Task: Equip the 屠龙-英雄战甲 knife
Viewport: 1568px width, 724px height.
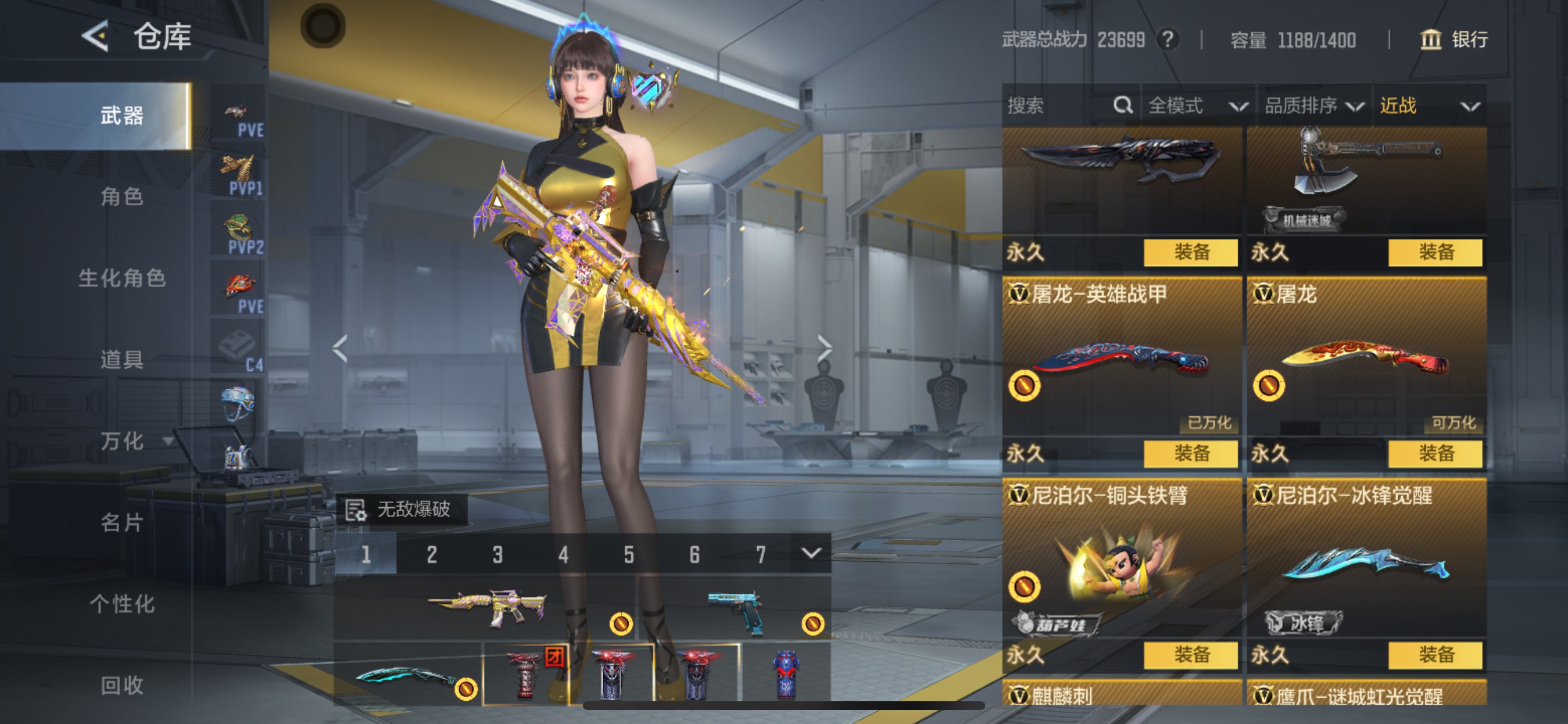Action: [1190, 454]
